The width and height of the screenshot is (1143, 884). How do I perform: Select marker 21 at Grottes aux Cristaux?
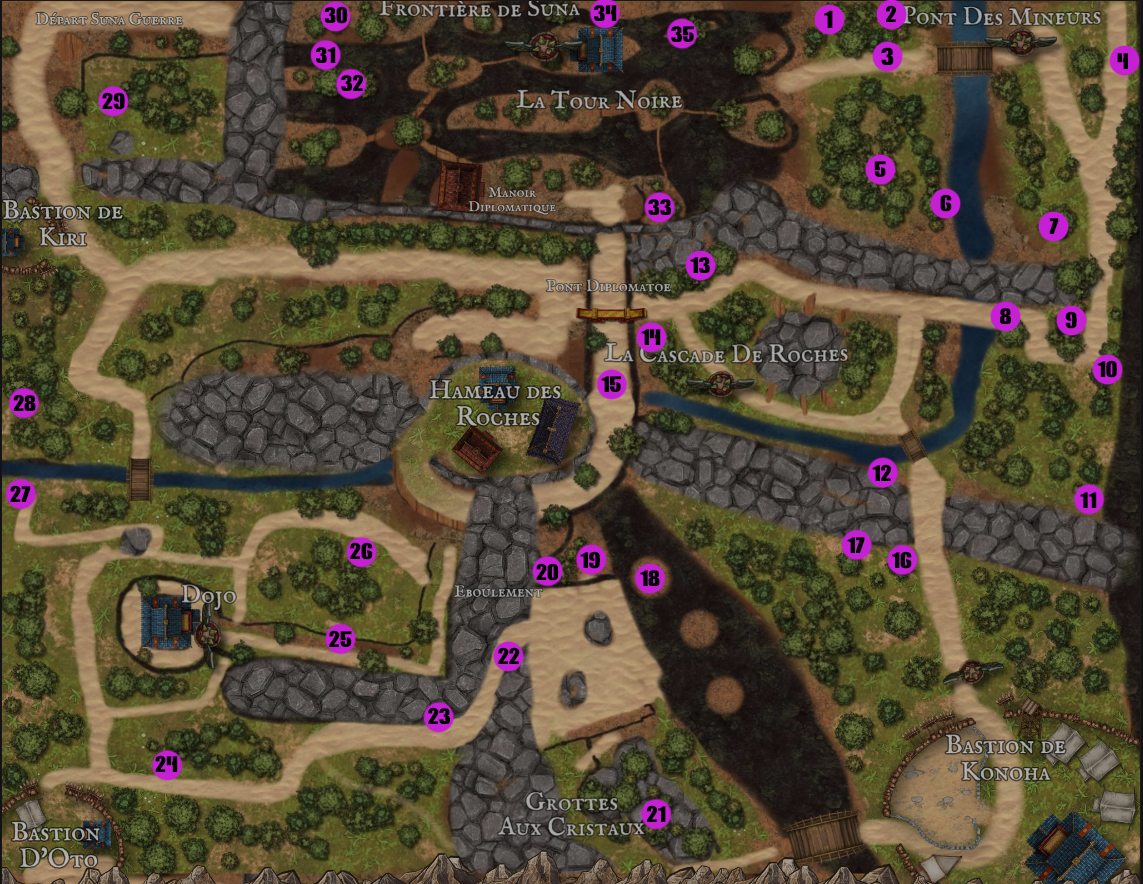click(656, 814)
